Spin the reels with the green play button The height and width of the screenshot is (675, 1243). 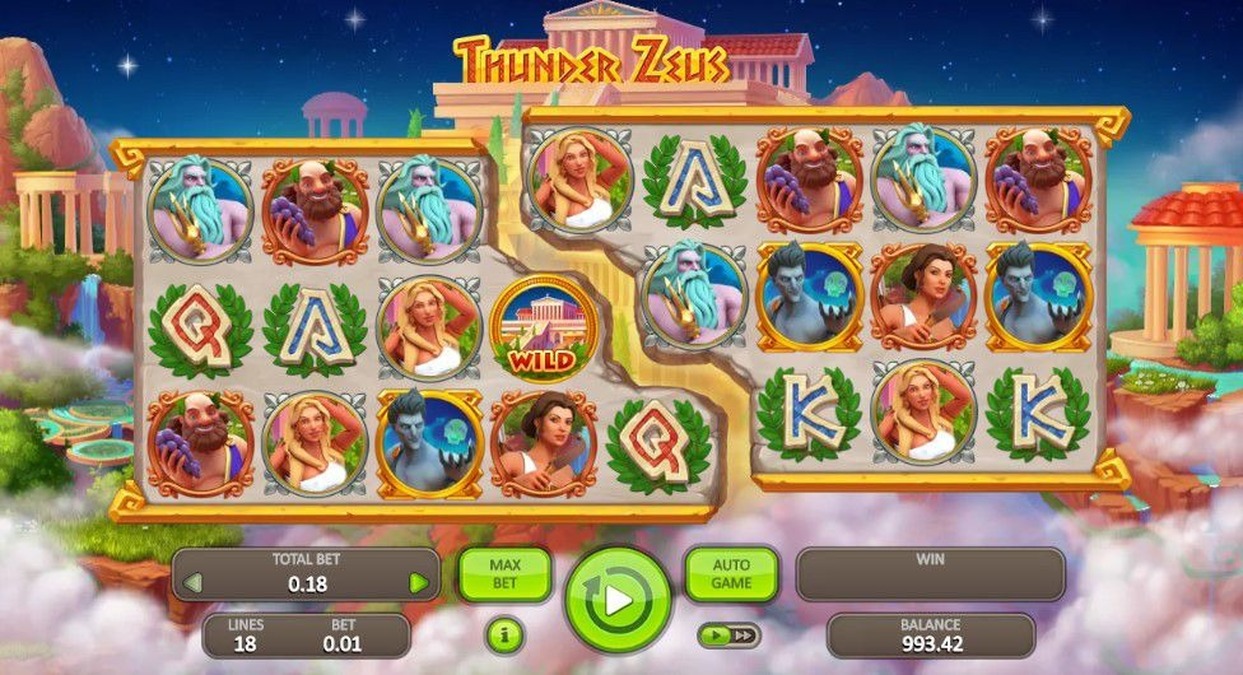coord(617,600)
